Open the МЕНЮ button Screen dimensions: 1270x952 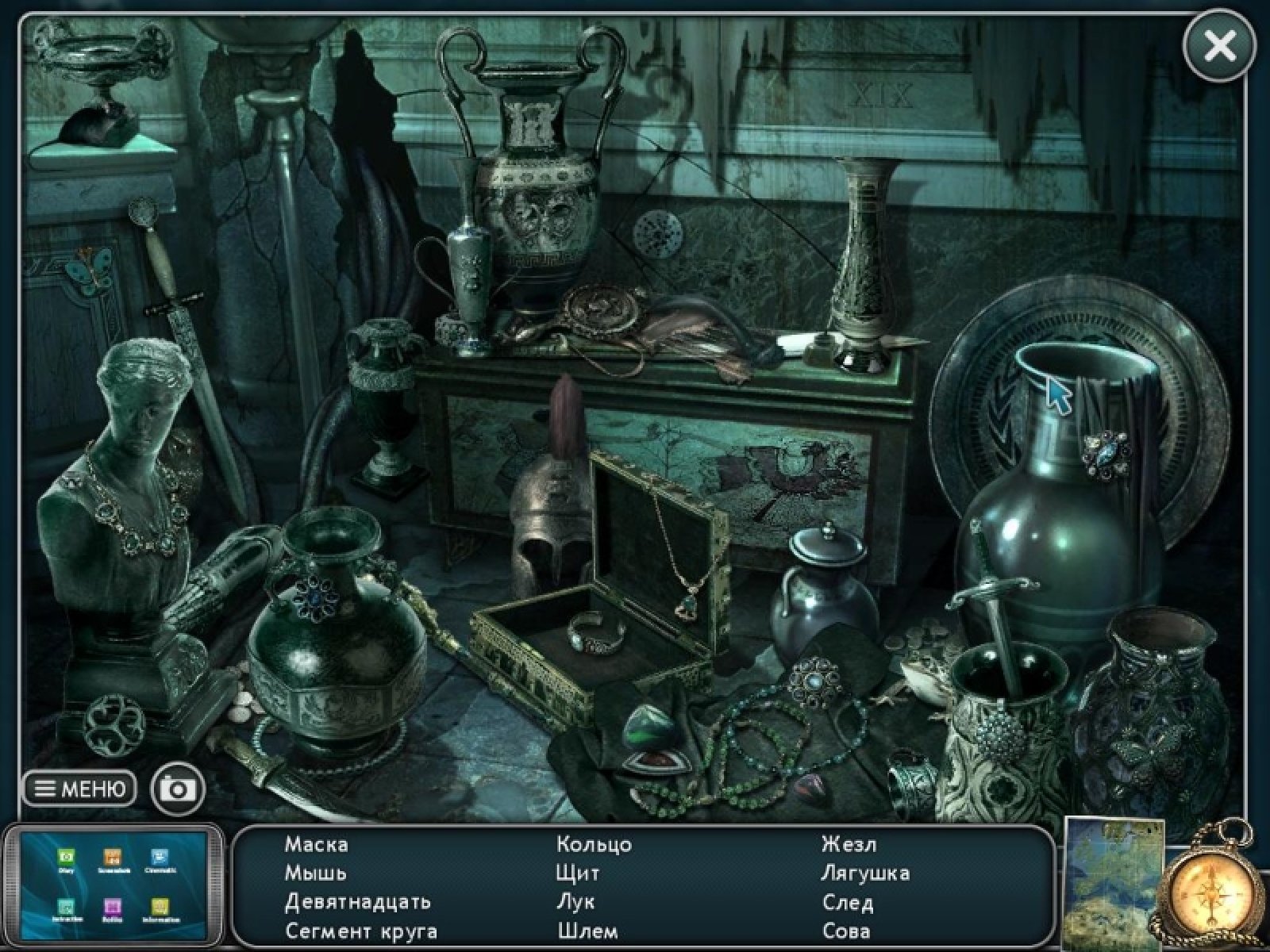pos(79,789)
